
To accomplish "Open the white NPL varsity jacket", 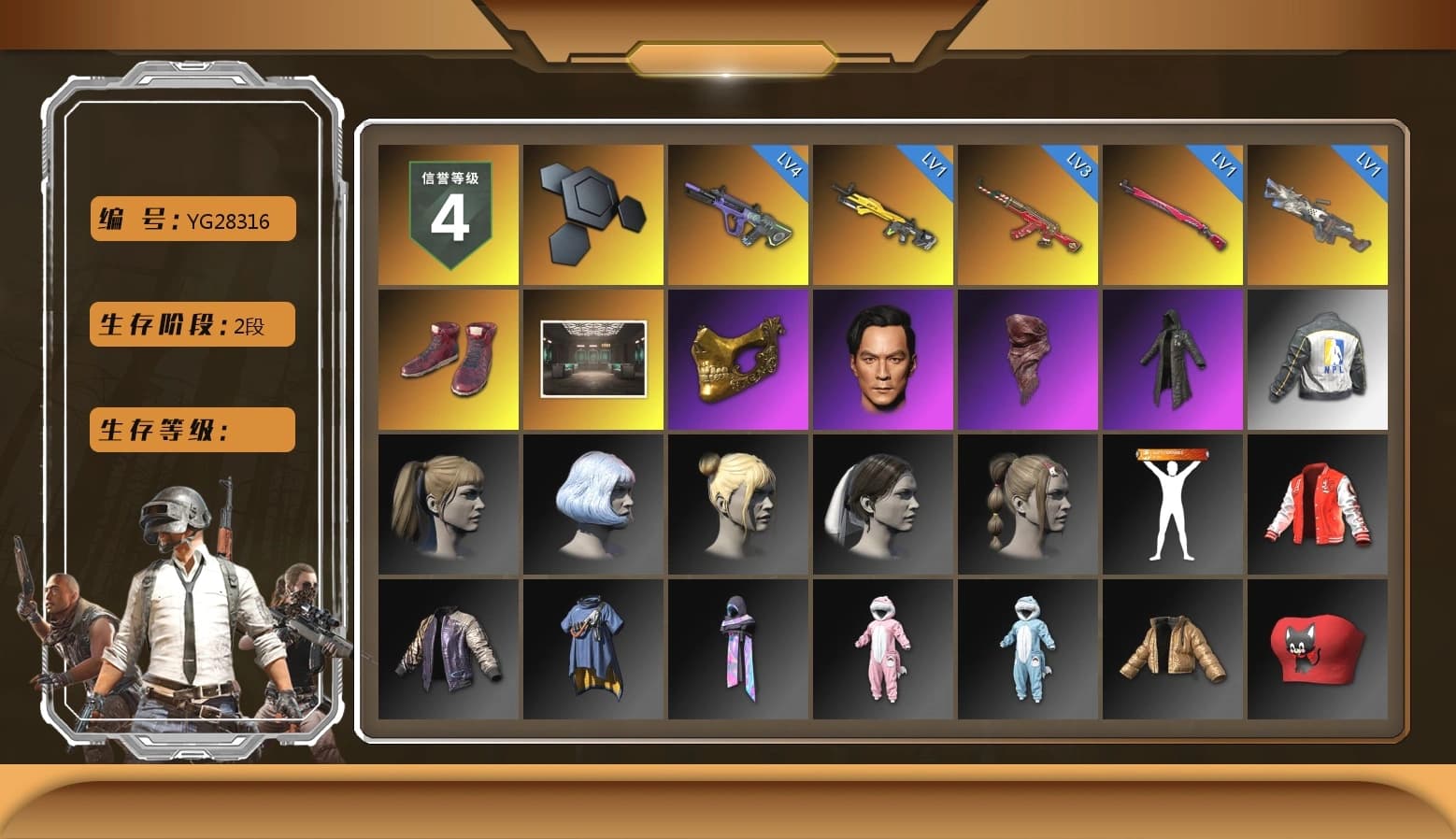I will [x=1318, y=362].
